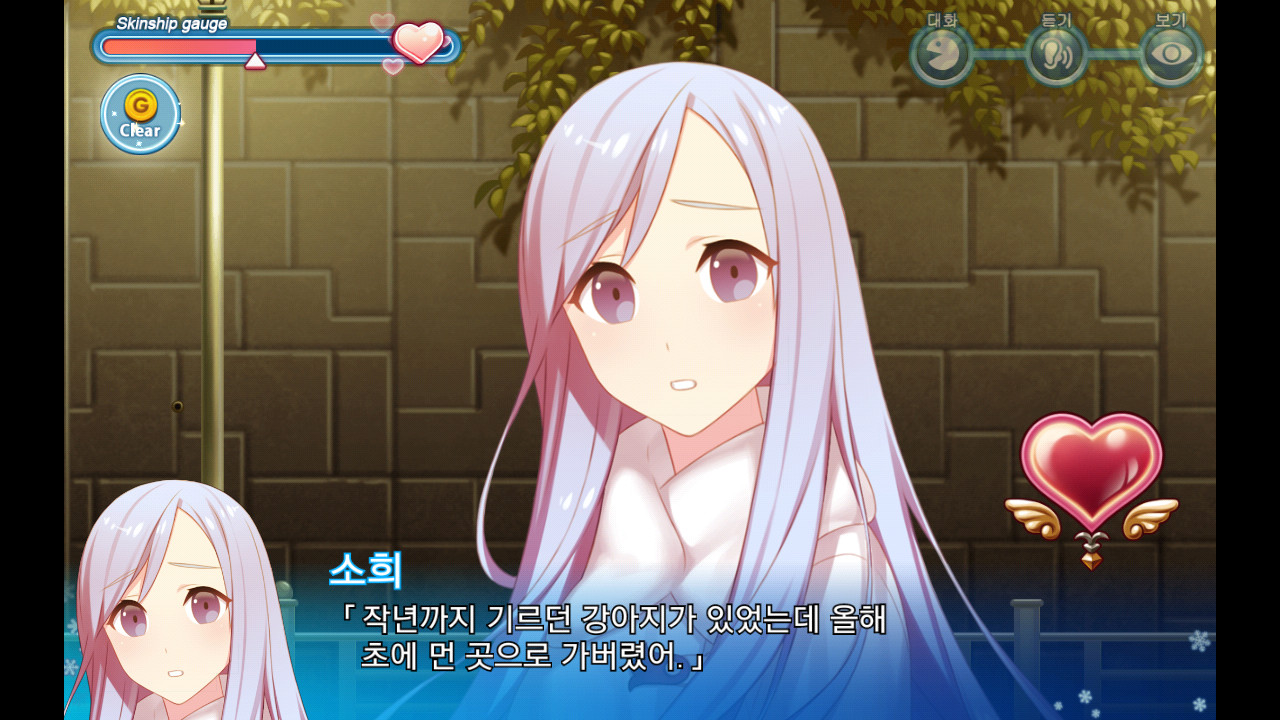1280x720 pixels.
Task: Click the triangle marker on the skinship gauge
Action: tap(255, 62)
